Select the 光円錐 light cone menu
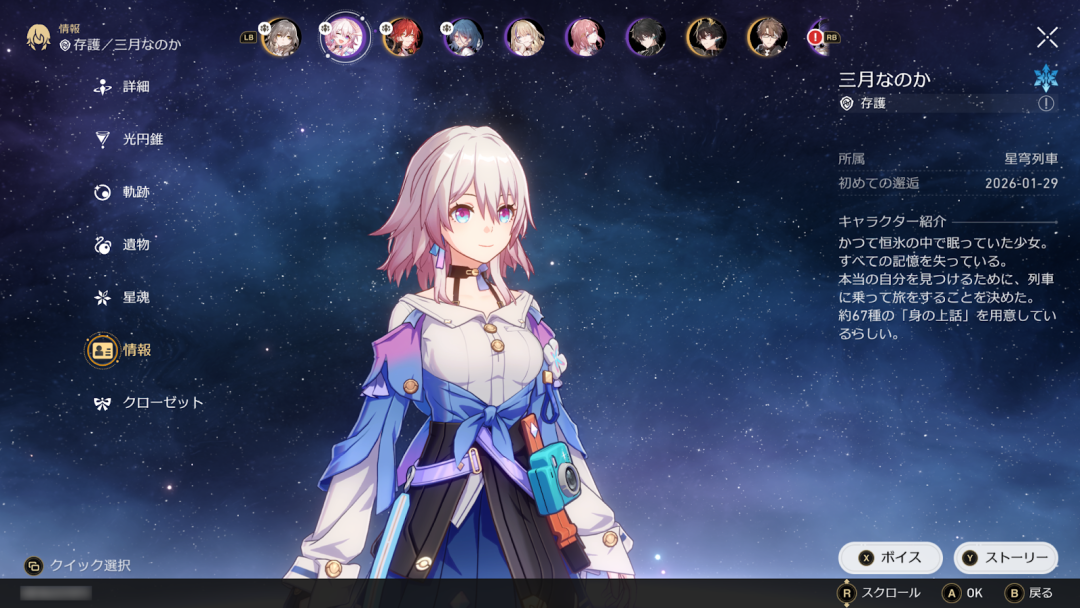 pyautogui.click(x=142, y=140)
